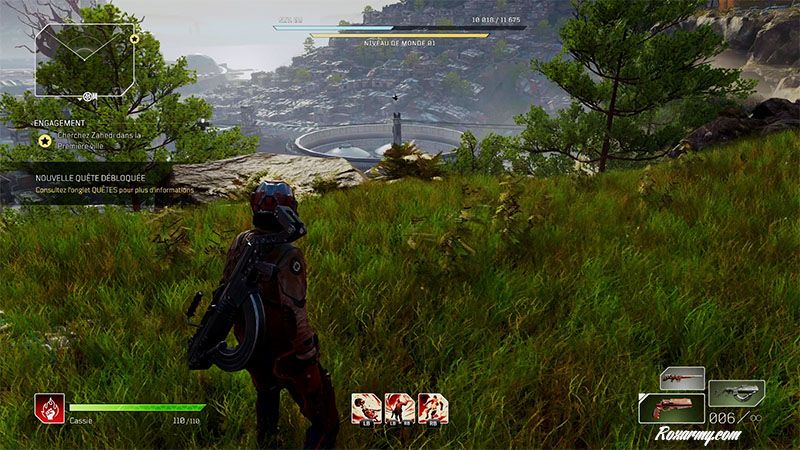Select the grey secondary weapon slot
800x450 pixels.
pos(736,392)
